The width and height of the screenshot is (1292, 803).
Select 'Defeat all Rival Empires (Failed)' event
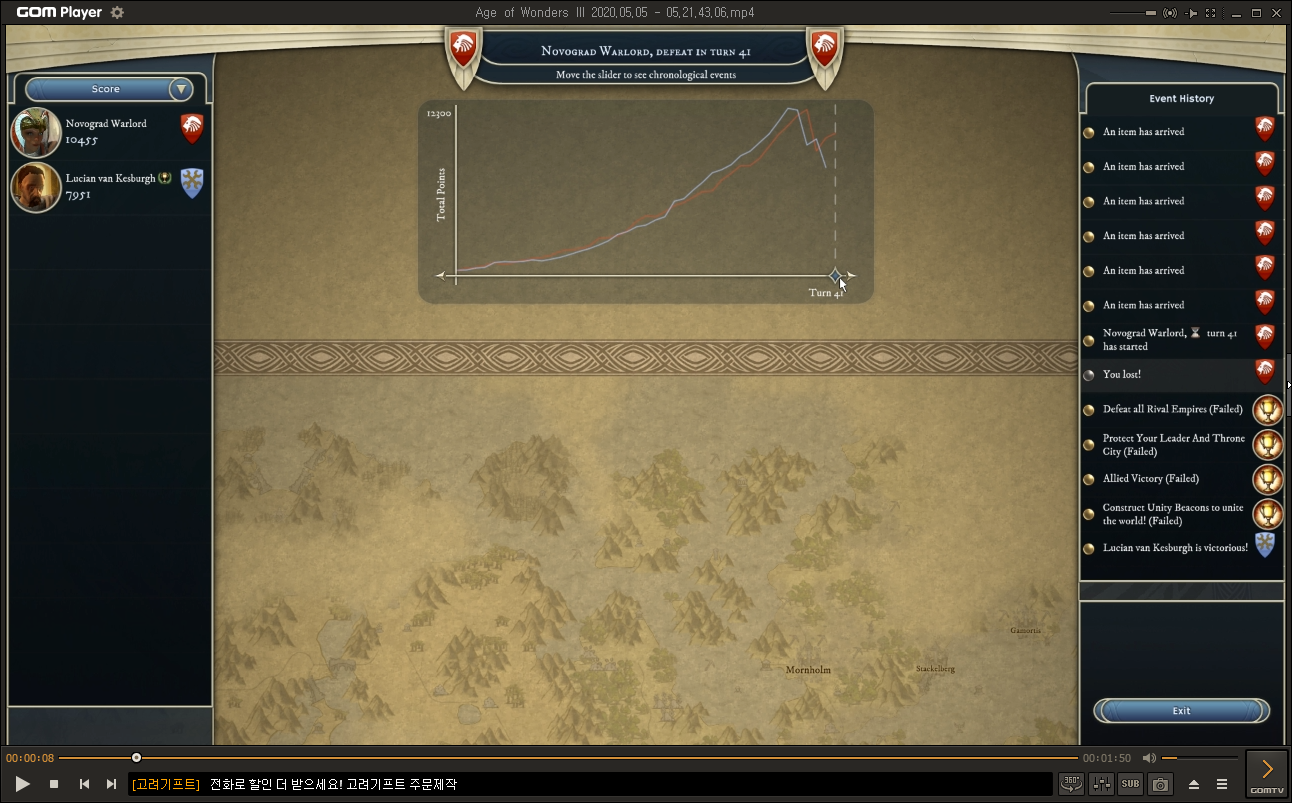[1172, 409]
